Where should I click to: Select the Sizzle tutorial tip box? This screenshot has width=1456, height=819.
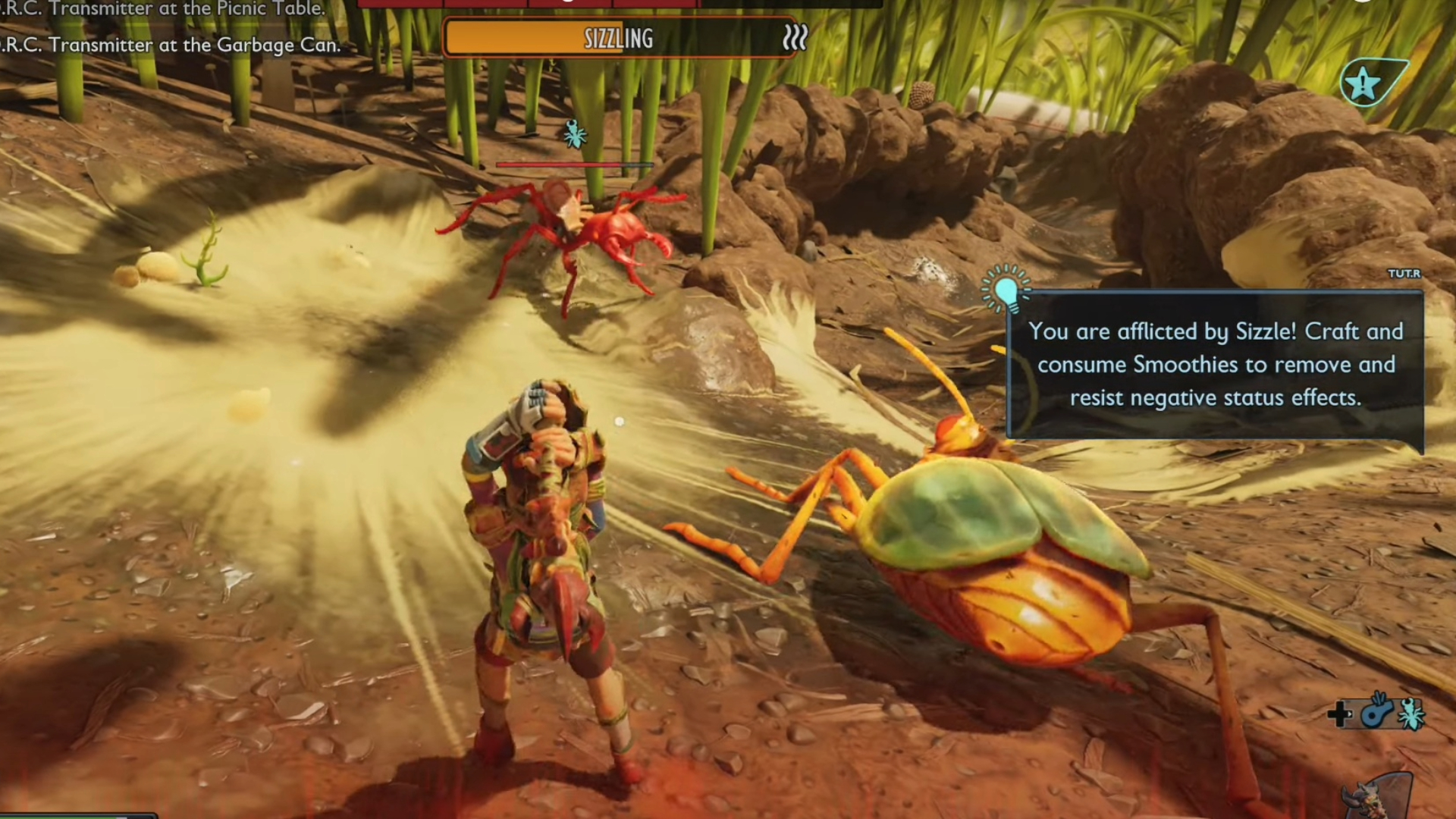click(x=1215, y=365)
